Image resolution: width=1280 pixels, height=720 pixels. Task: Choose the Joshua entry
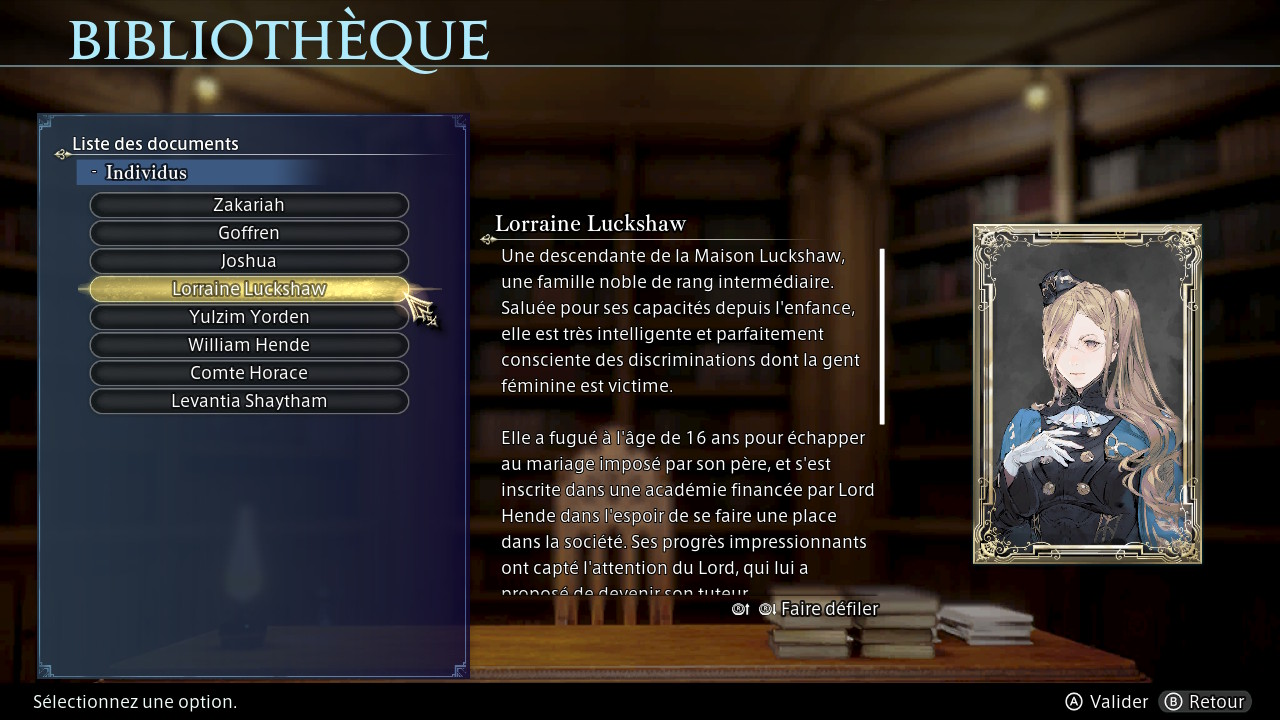249,261
